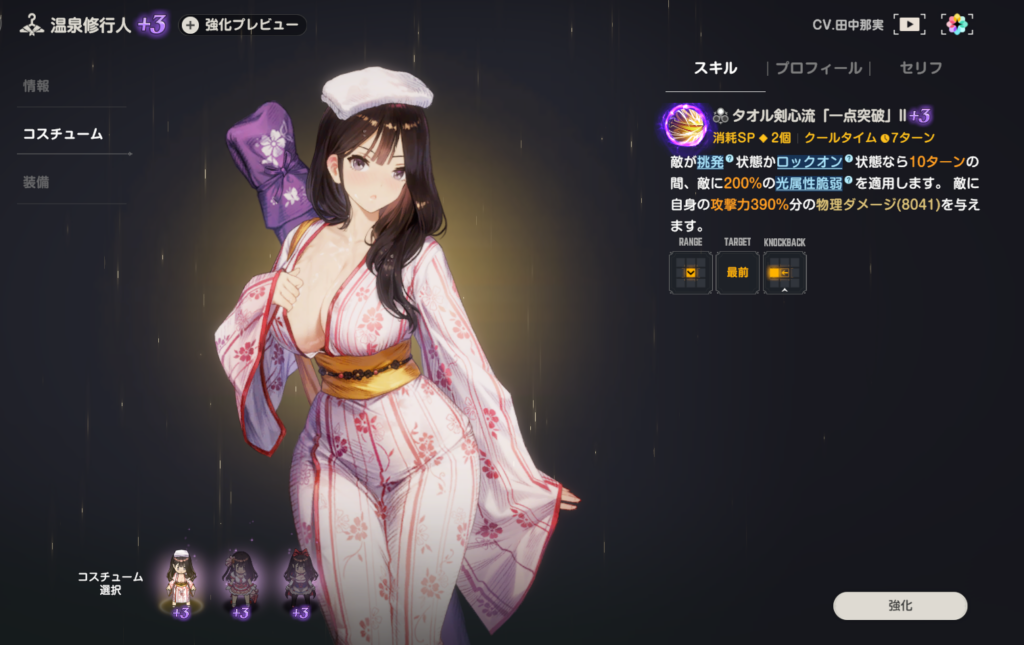This screenshot has height=645, width=1024.
Task: View the セリフ voice lines tab
Action: pos(921,68)
